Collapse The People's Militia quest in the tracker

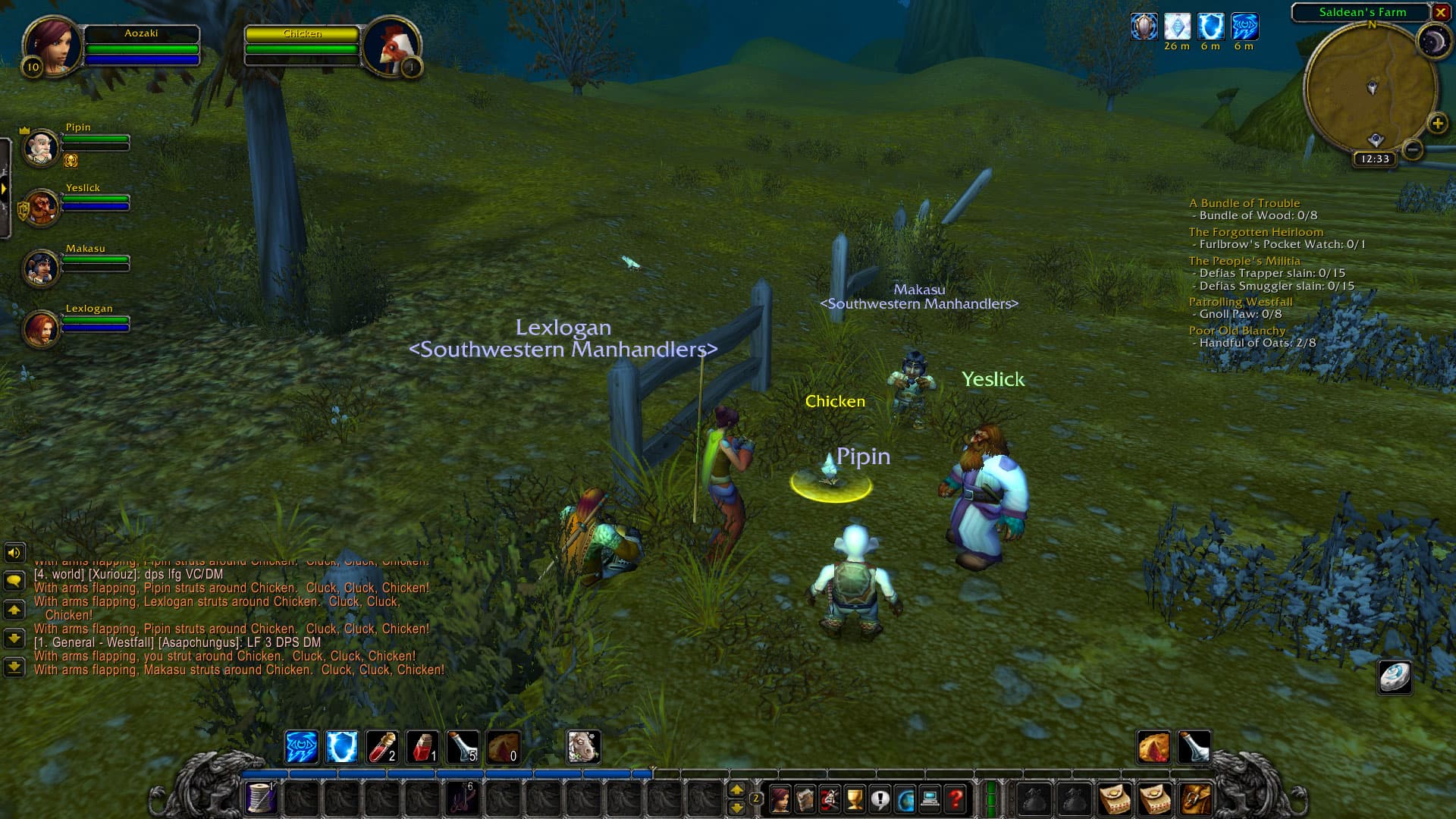(x=1244, y=261)
